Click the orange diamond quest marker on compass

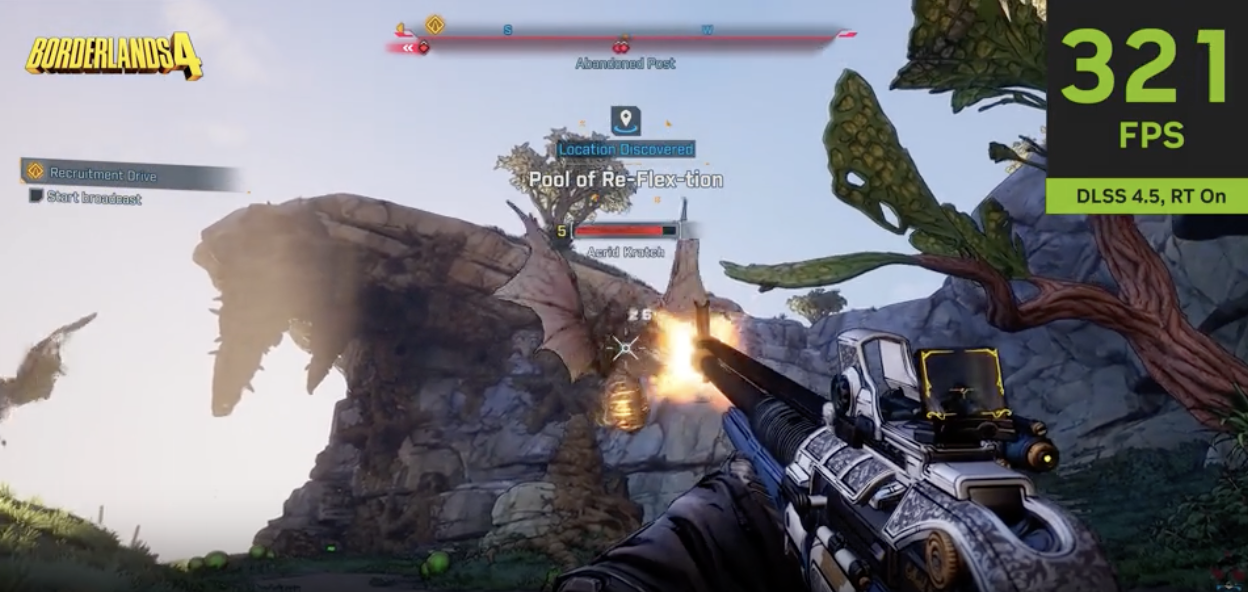434,24
